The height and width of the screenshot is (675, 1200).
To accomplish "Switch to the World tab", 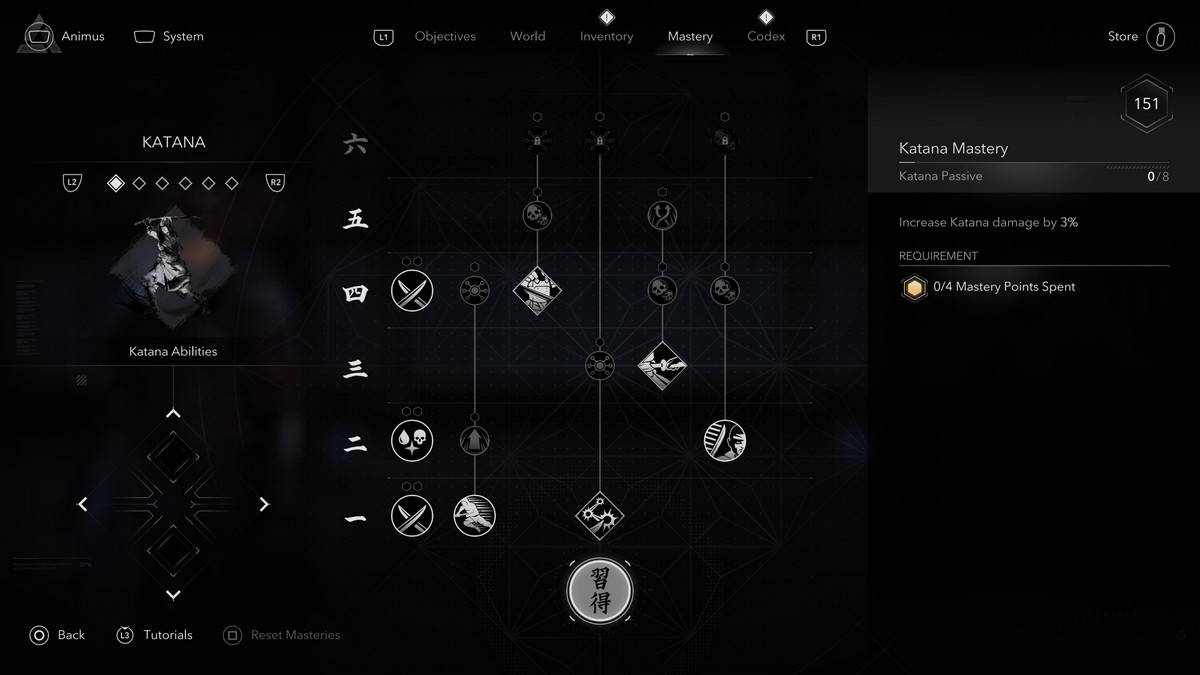I will 527,36.
